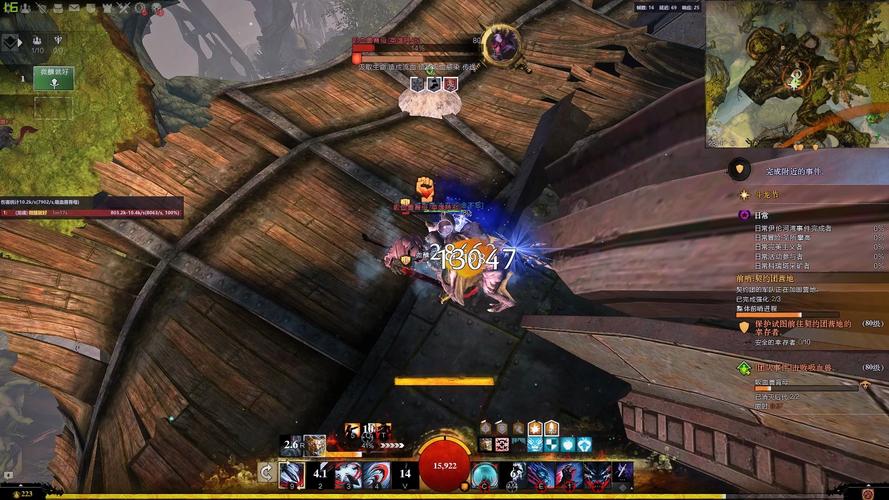
Task: Activate weapon skill slot 2
Action: [x=319, y=474]
